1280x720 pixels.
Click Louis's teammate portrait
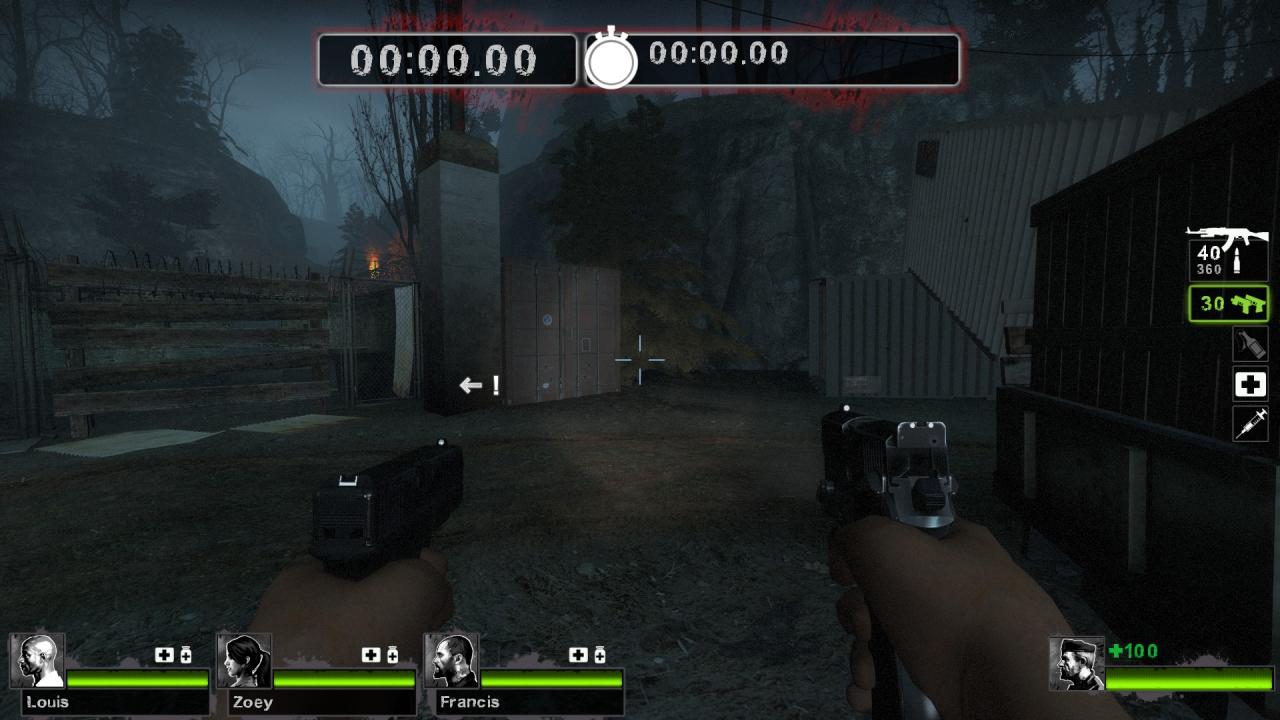point(38,660)
